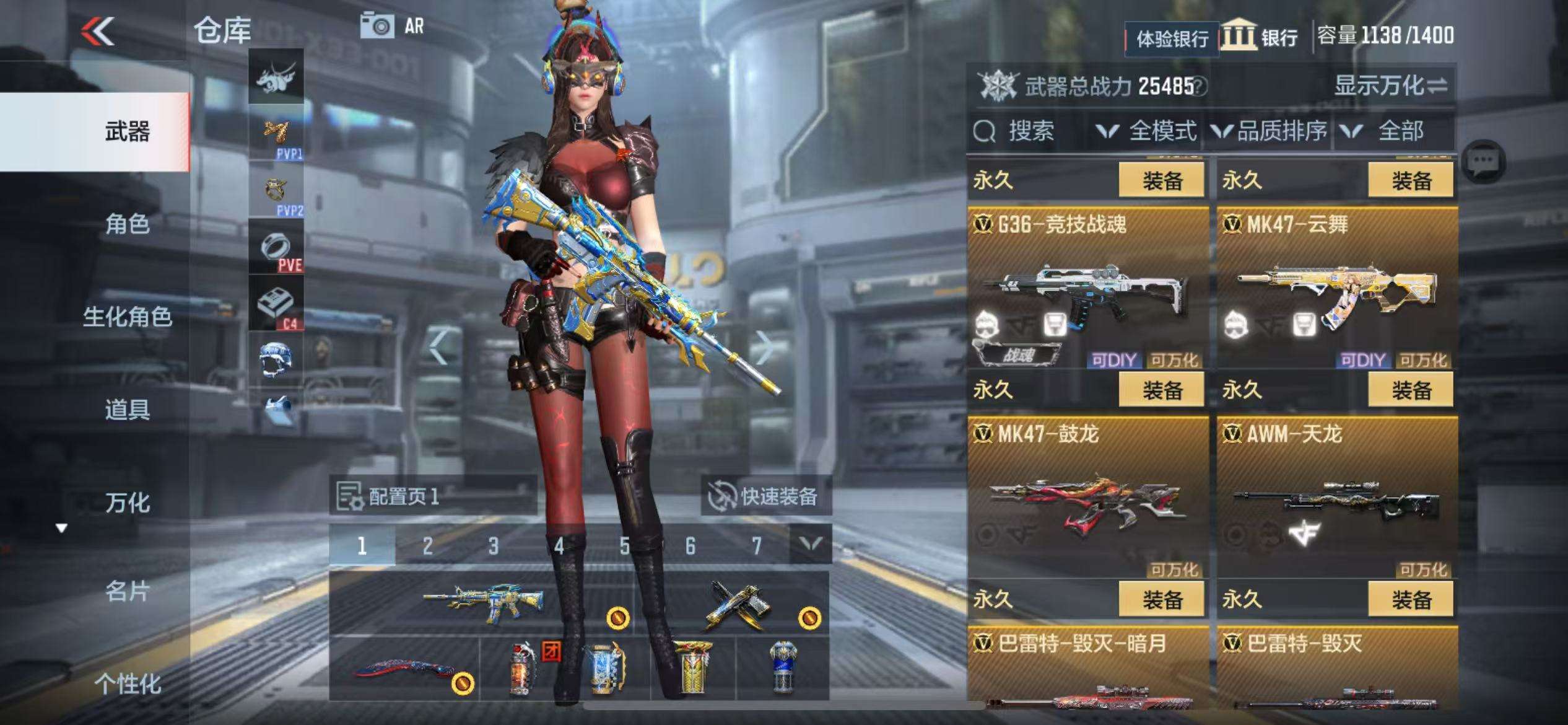Activate the 快速装备 quick equip button
Viewport: 1568px width, 725px height.
[x=765, y=496]
